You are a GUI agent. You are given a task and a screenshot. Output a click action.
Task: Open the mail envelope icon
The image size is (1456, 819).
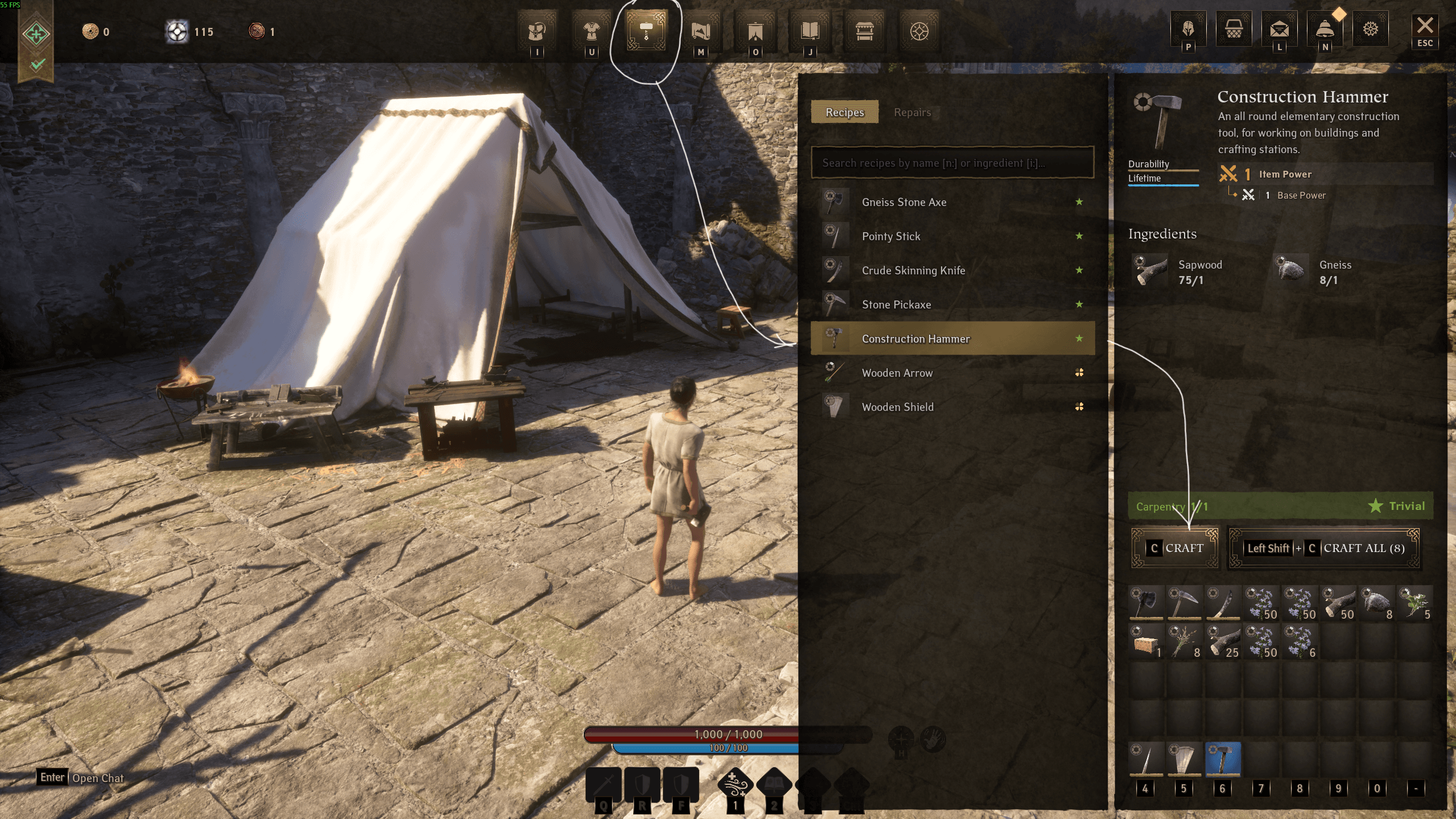(1279, 28)
